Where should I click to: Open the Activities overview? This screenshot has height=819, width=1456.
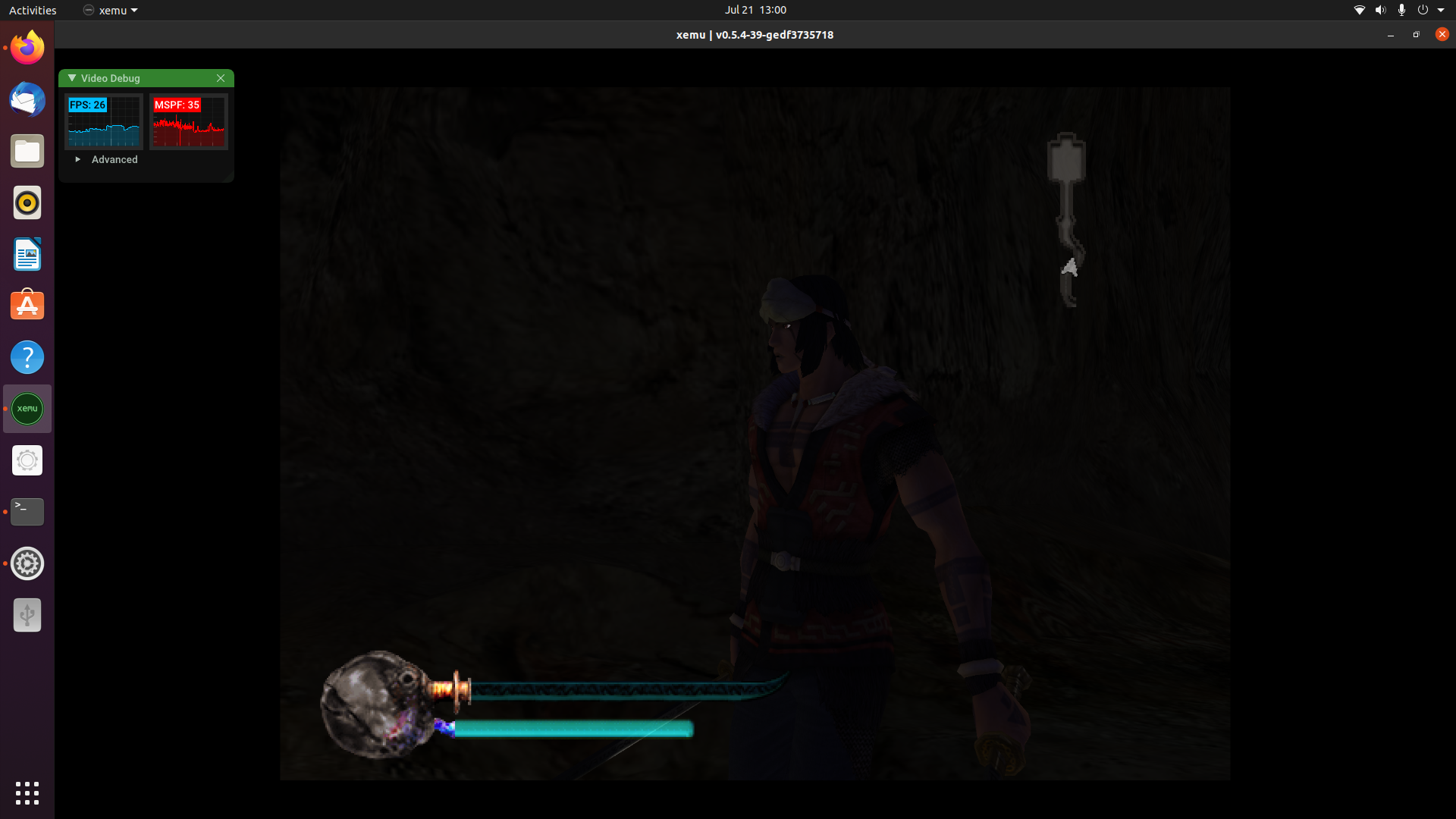pyautogui.click(x=33, y=10)
